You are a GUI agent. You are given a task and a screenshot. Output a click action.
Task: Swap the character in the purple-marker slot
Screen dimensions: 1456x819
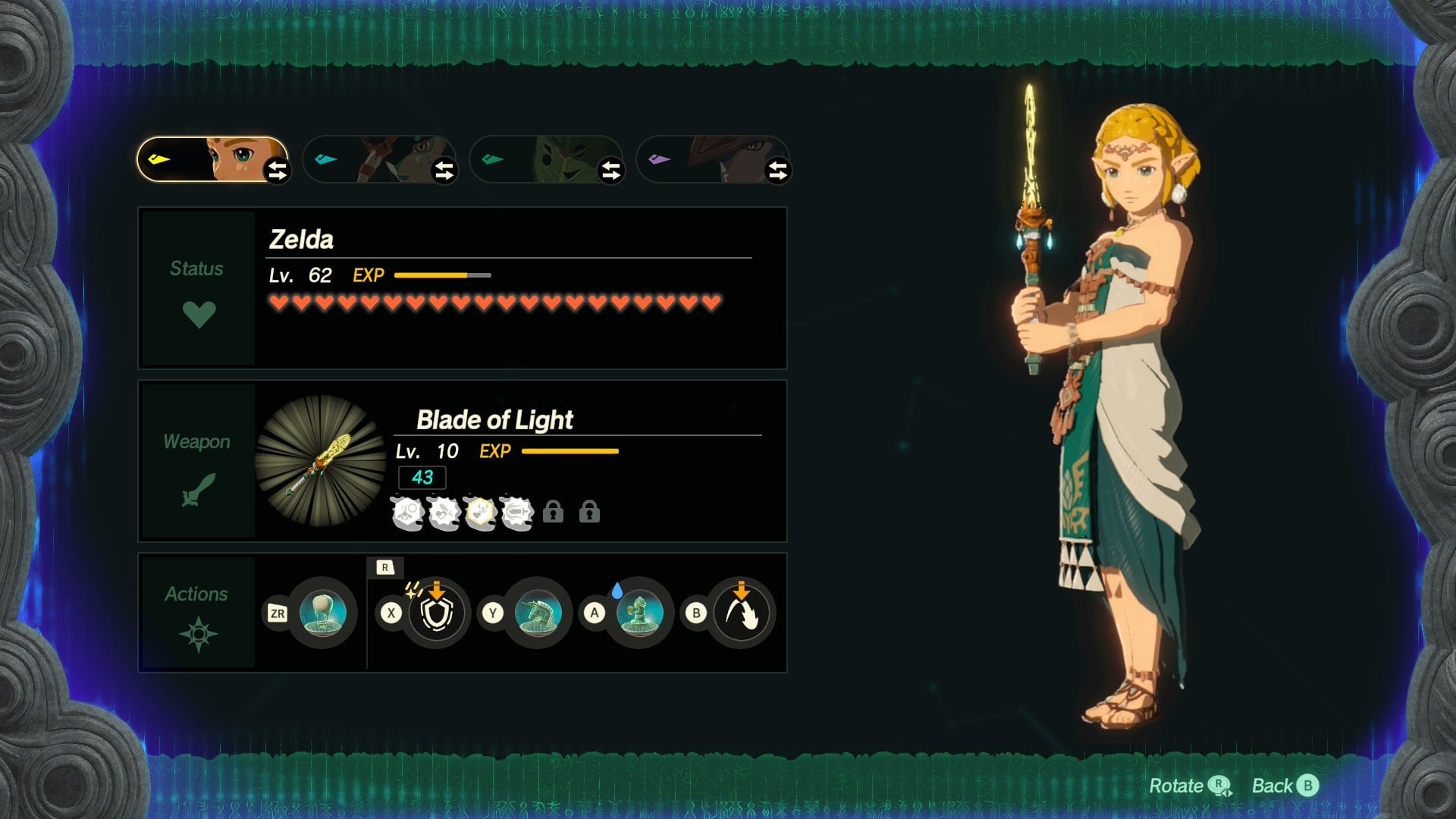[x=778, y=171]
